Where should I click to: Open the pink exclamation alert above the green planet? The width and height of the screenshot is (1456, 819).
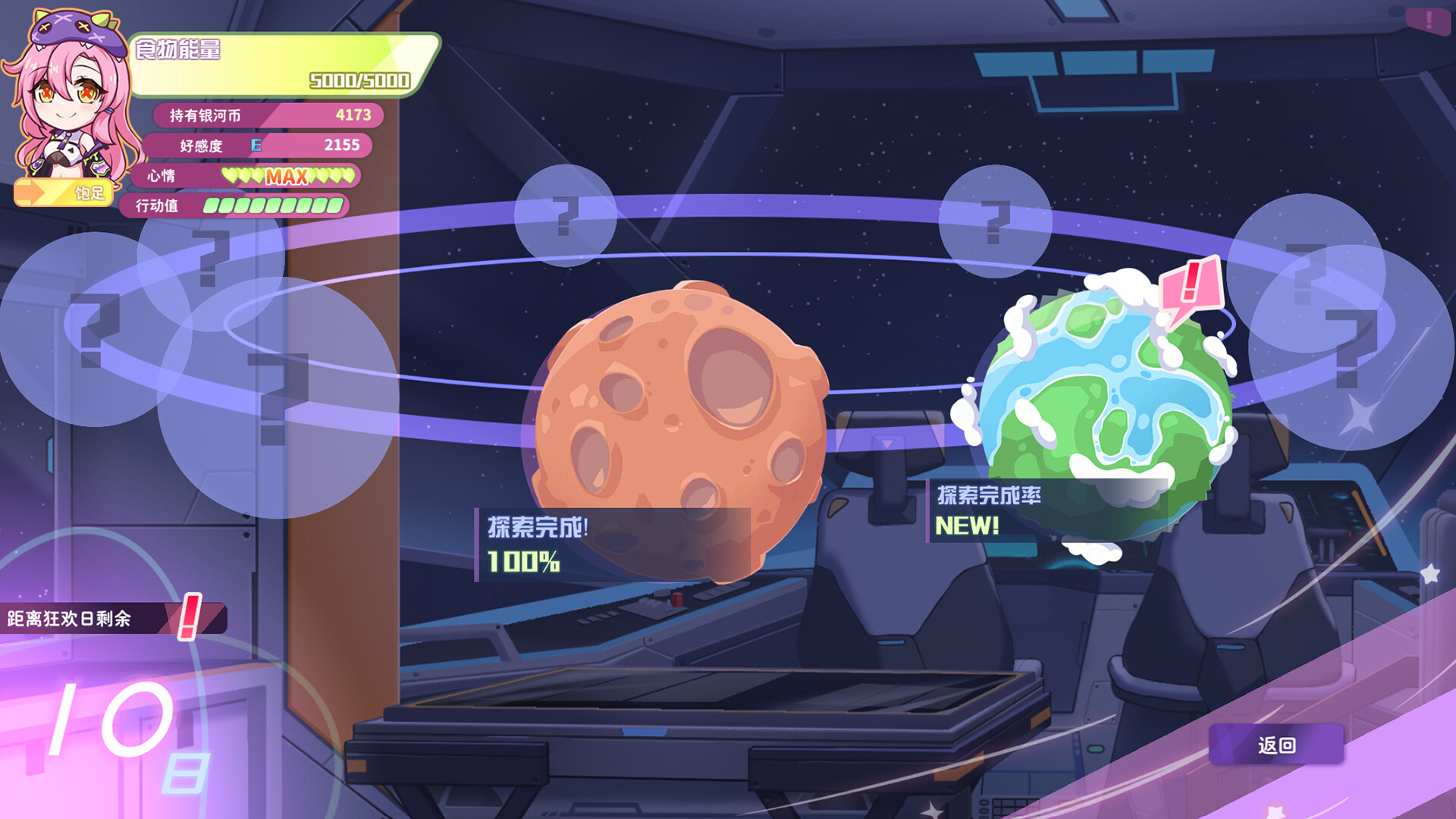[x=1191, y=286]
